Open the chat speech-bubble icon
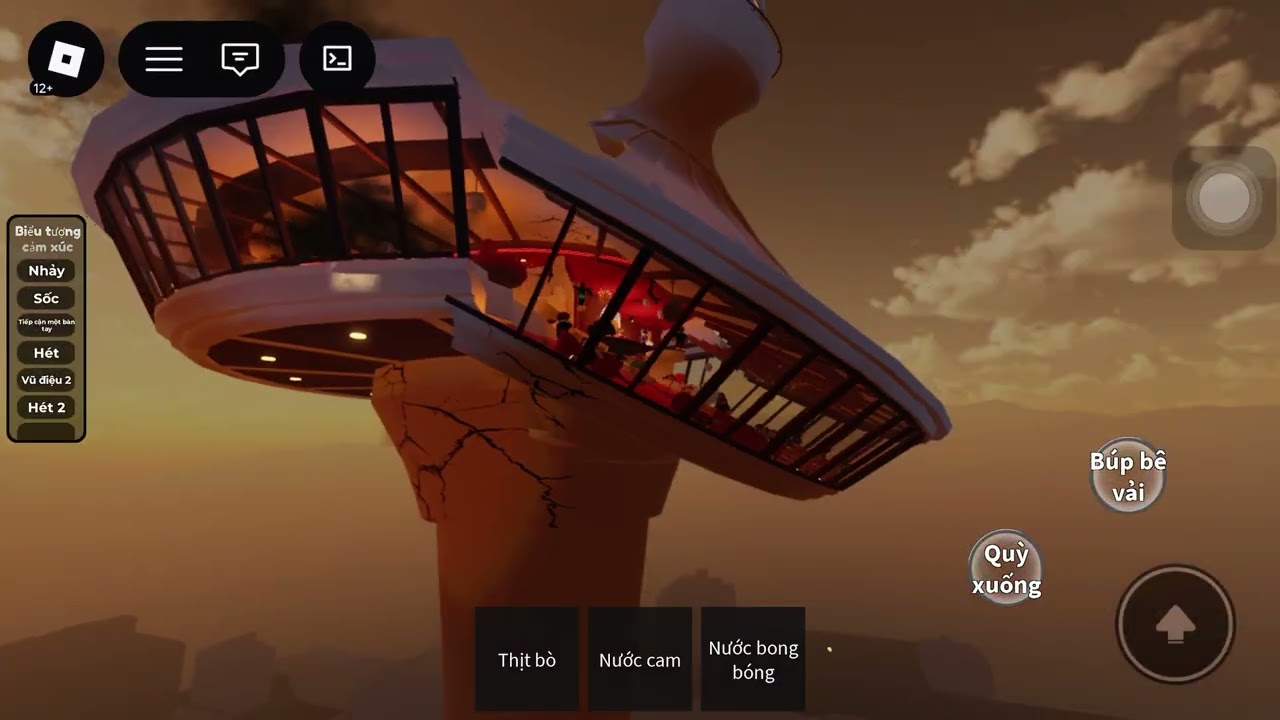The height and width of the screenshot is (720, 1280). pos(240,60)
